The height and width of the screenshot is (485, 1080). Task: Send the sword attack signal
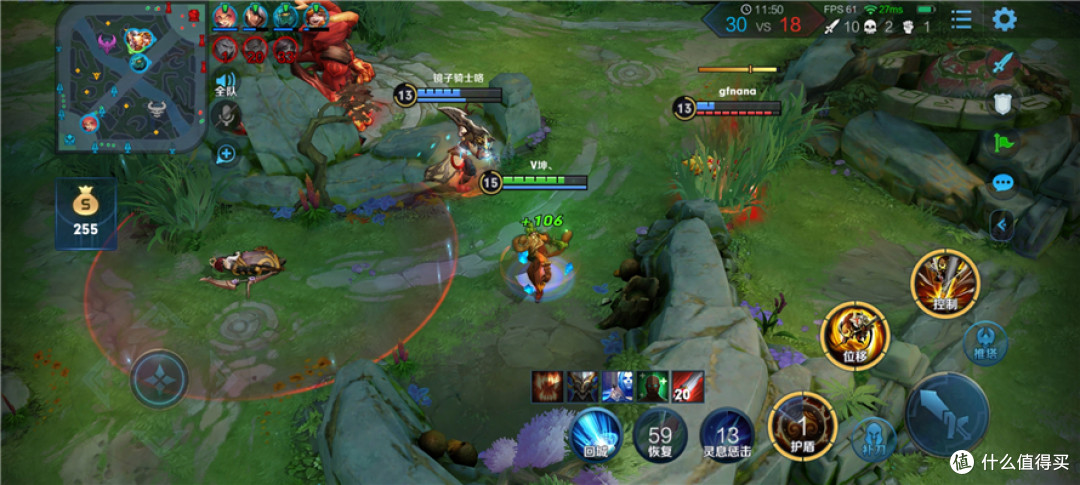(x=1004, y=62)
